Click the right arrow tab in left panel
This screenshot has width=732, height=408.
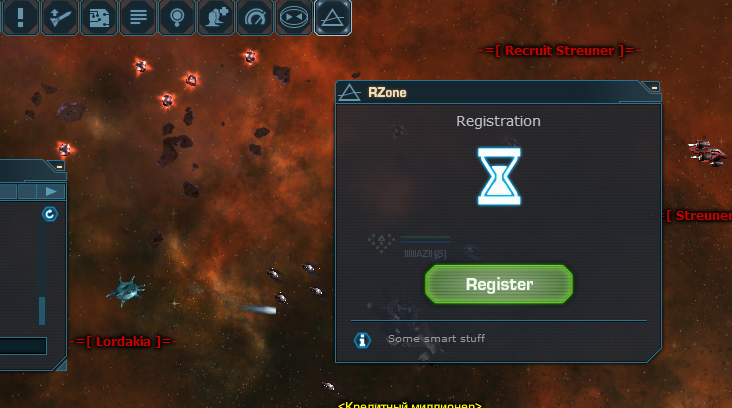[52, 191]
